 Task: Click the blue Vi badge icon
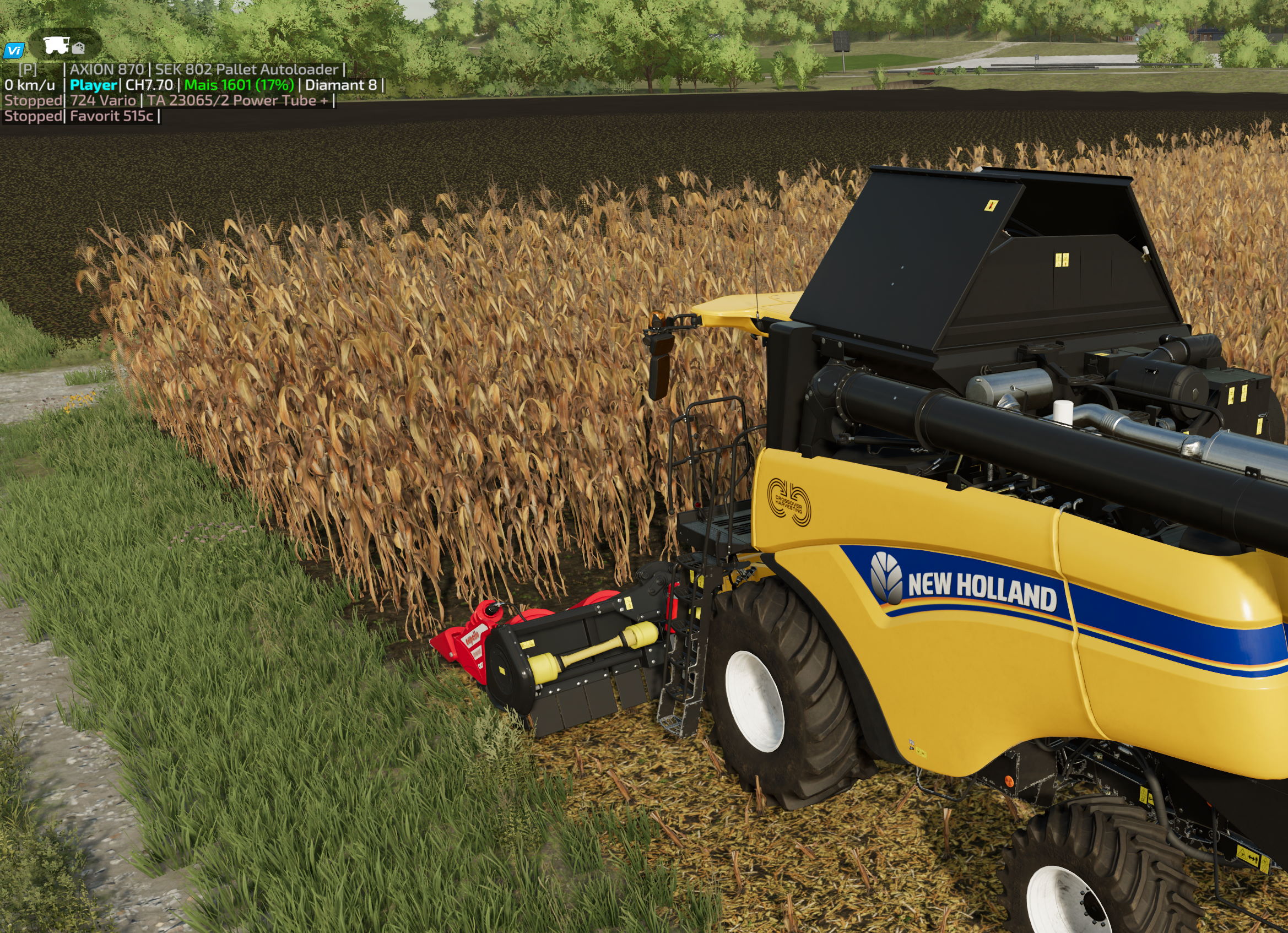pos(13,51)
